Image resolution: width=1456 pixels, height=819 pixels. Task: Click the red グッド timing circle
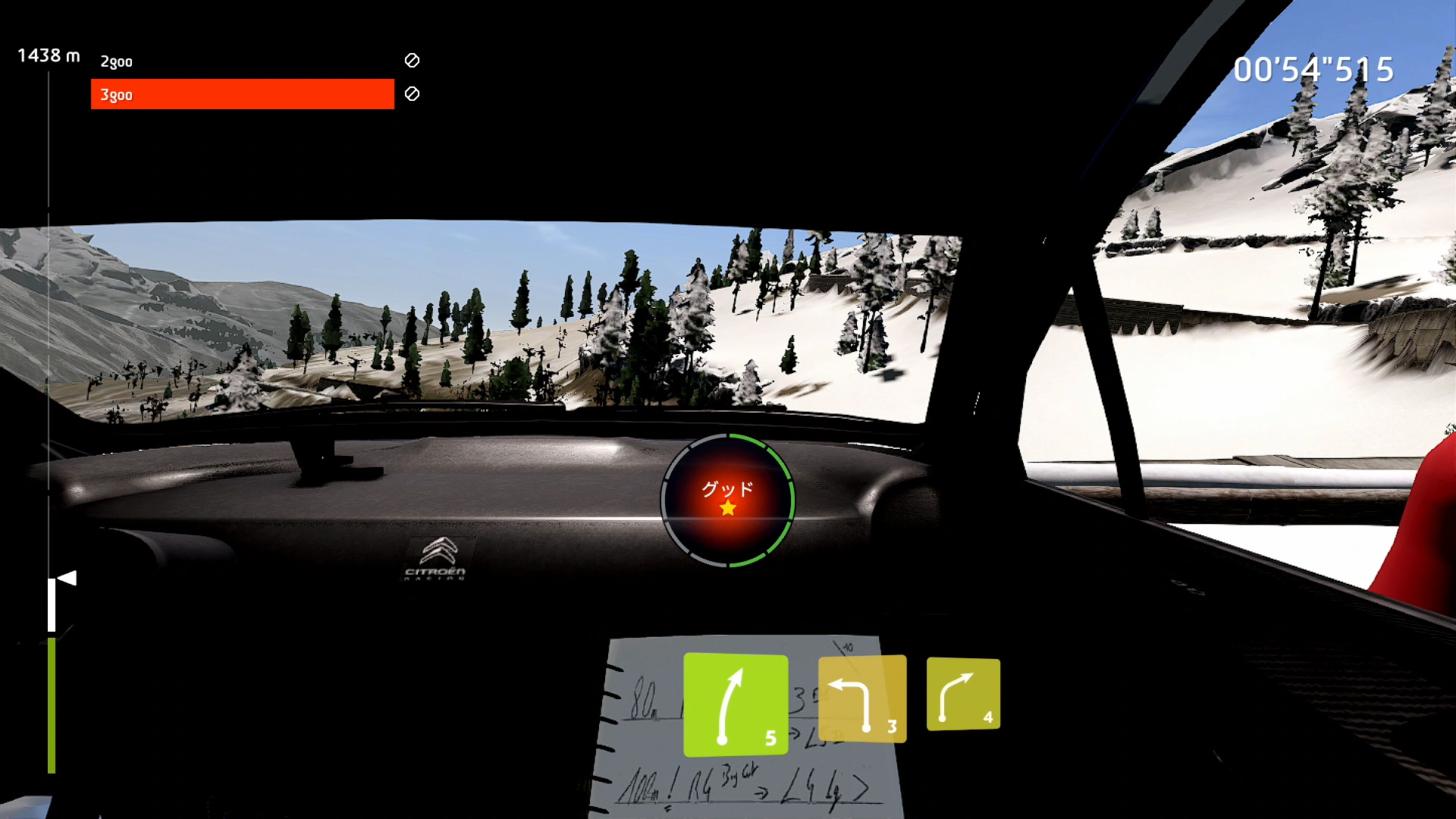click(x=727, y=500)
